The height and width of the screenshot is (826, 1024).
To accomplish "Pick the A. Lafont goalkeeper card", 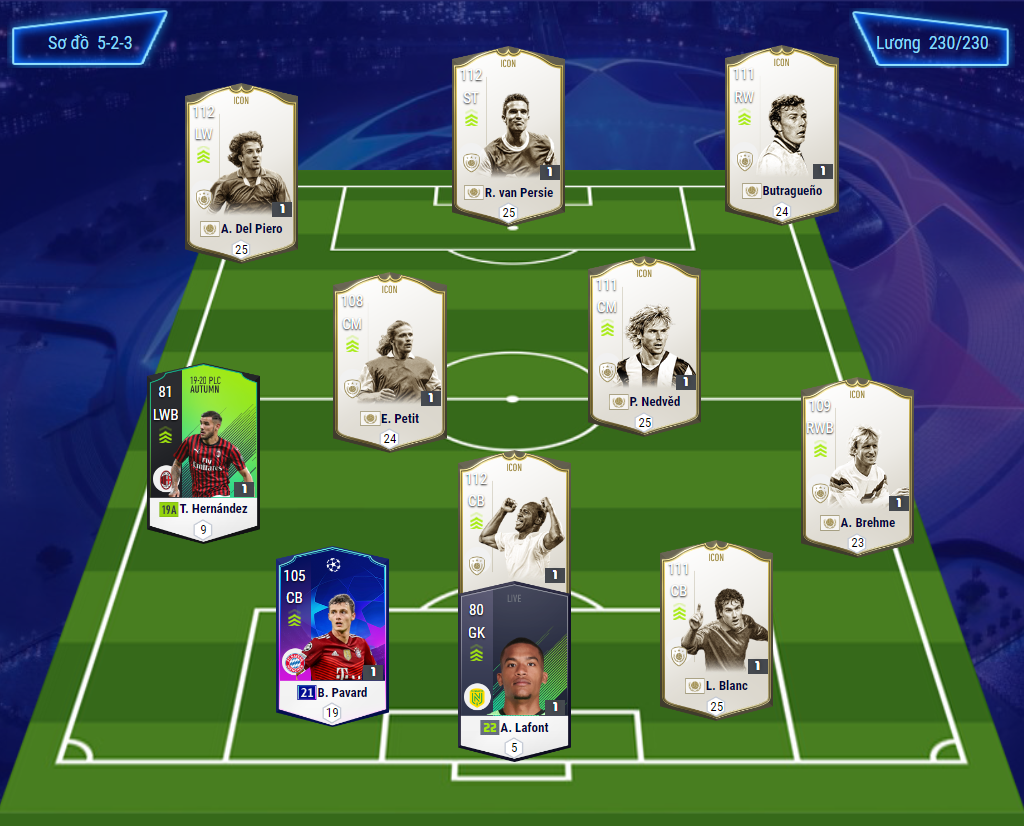I will [514, 665].
